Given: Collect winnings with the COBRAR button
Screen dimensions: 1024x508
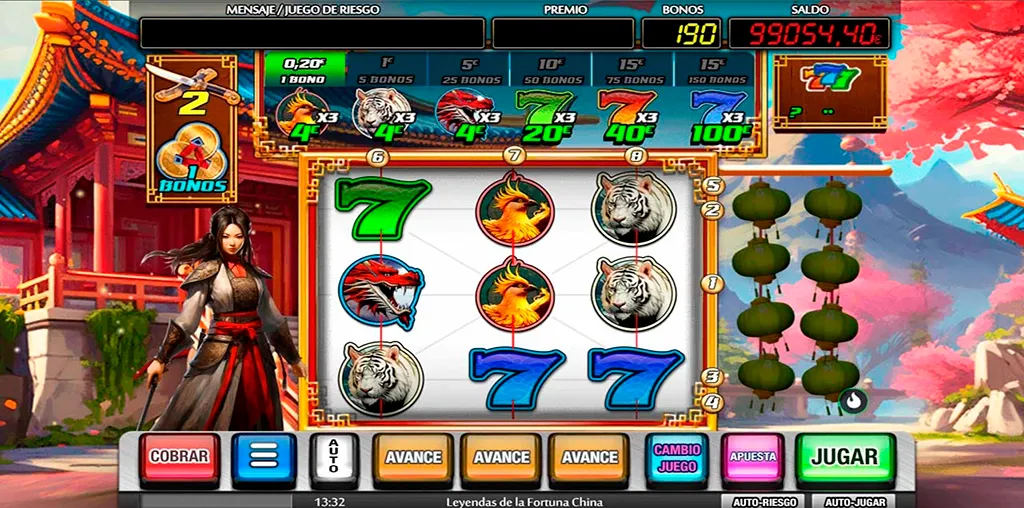Looking at the screenshot, I should pyautogui.click(x=179, y=457).
